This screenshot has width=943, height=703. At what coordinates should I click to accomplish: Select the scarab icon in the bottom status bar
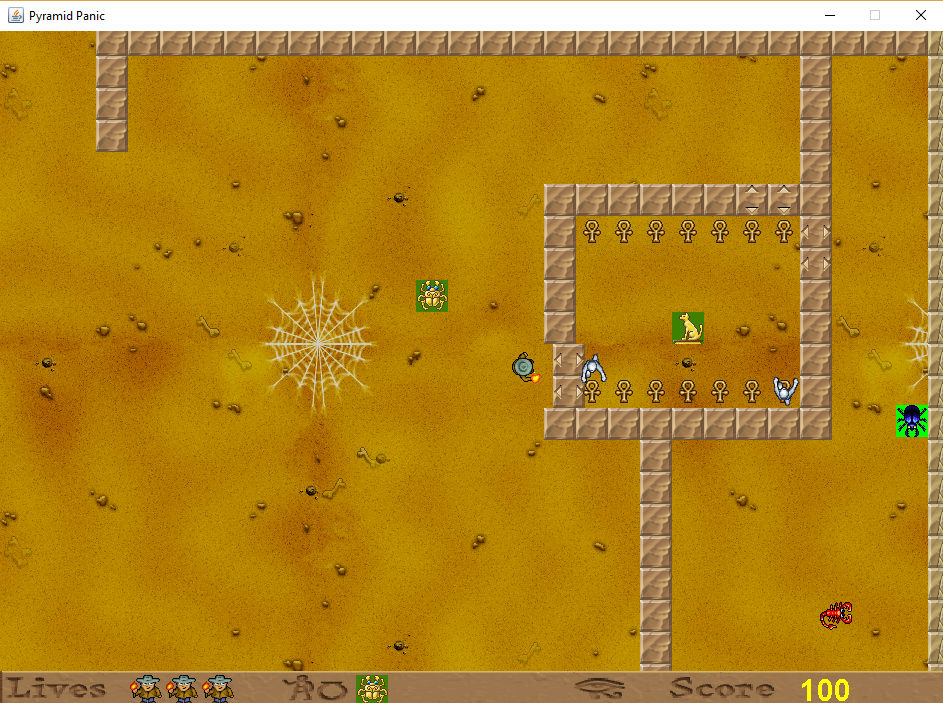[x=372, y=688]
